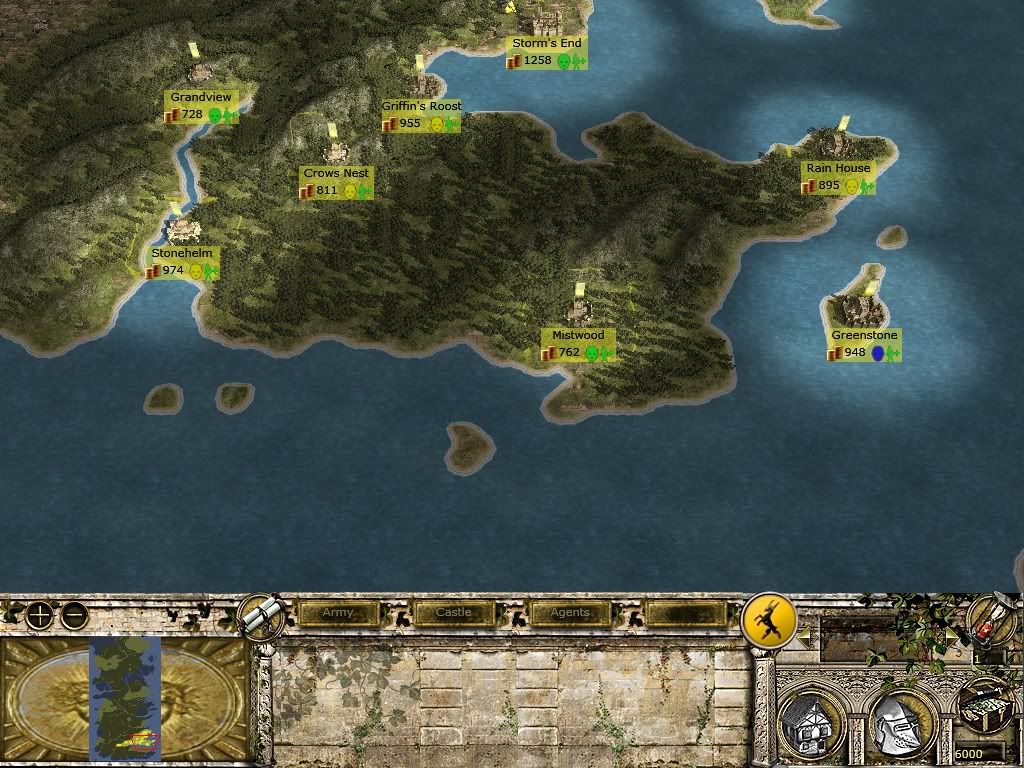Open the stag faction crest overview
This screenshot has width=1024, height=768.
click(x=768, y=622)
